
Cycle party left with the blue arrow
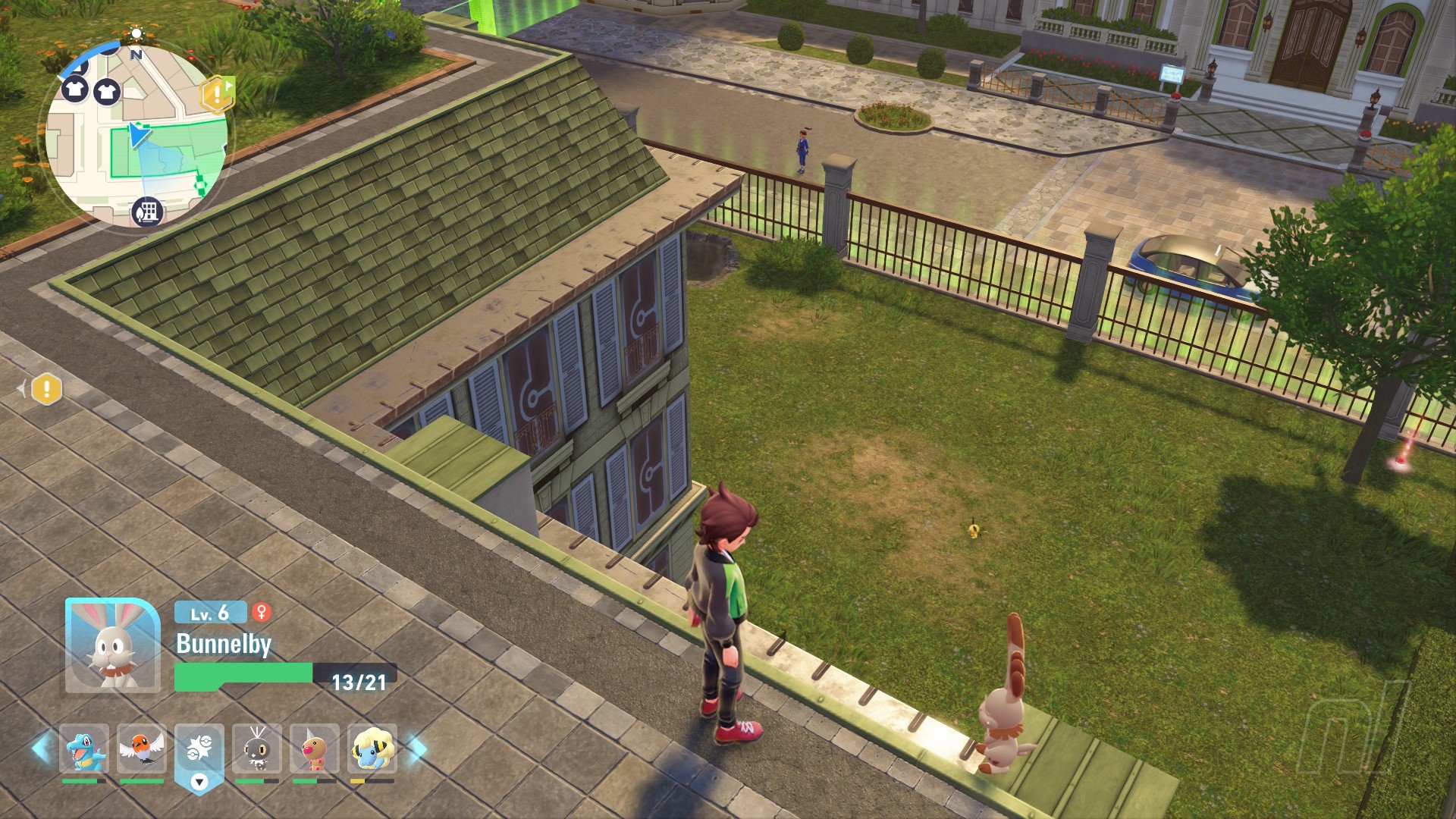tap(42, 748)
